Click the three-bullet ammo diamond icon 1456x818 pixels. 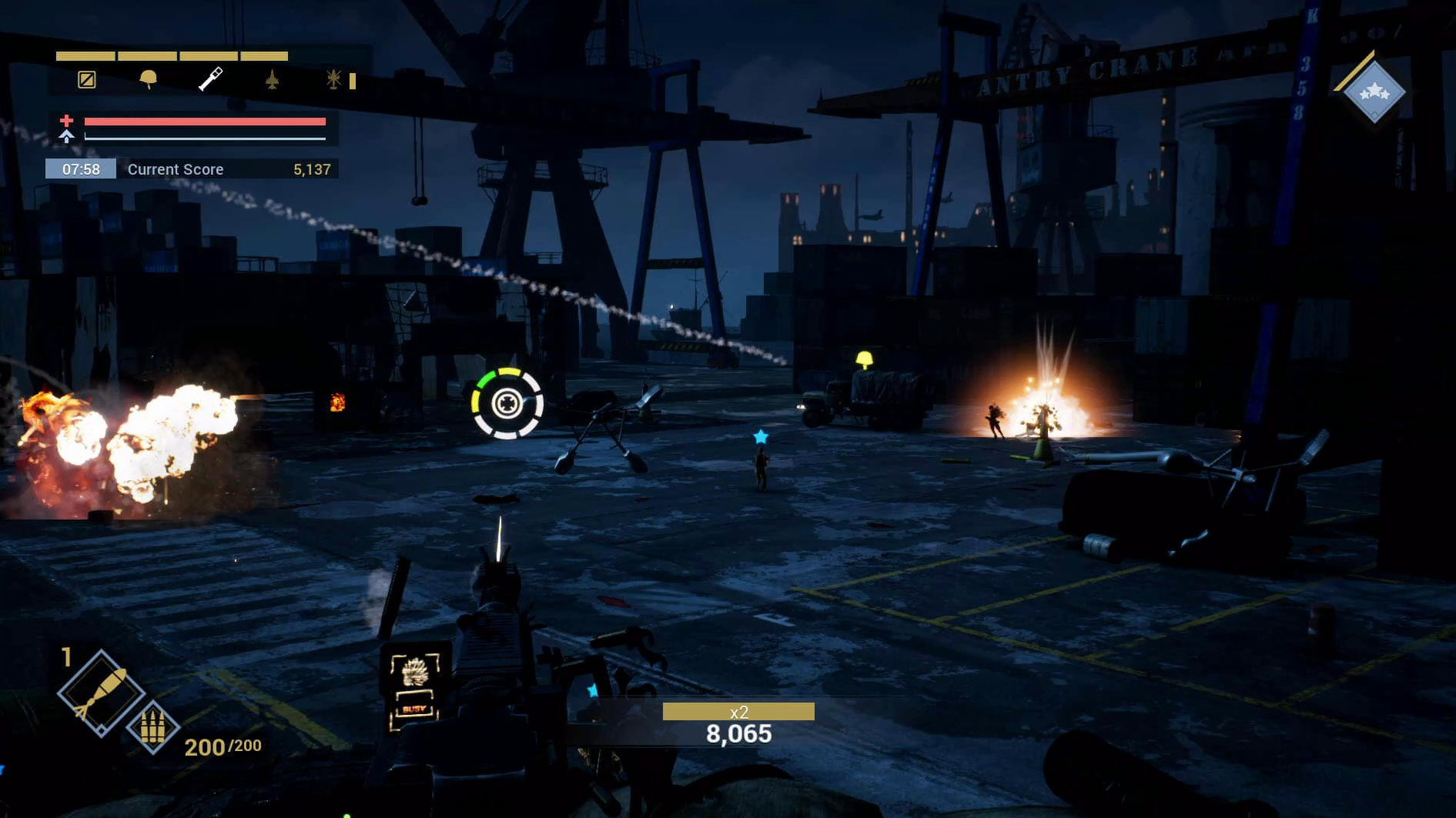point(152,726)
